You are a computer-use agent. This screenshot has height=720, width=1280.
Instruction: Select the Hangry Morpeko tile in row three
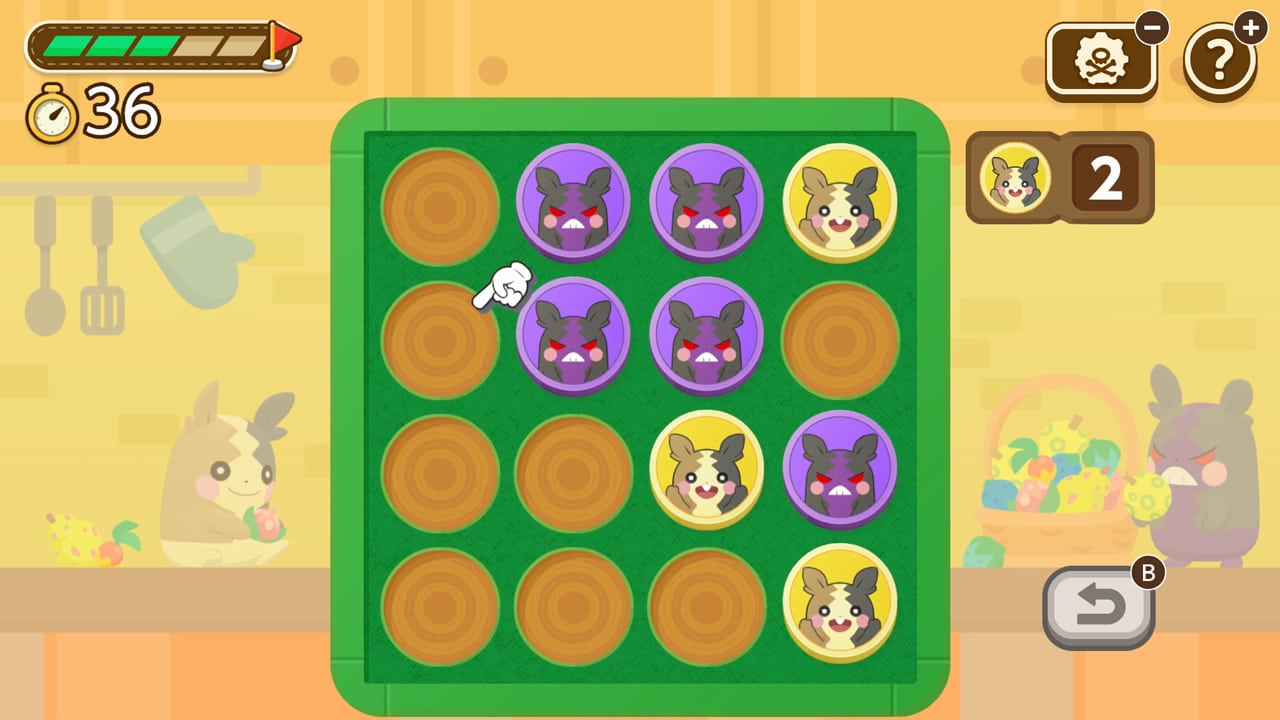[841, 469]
